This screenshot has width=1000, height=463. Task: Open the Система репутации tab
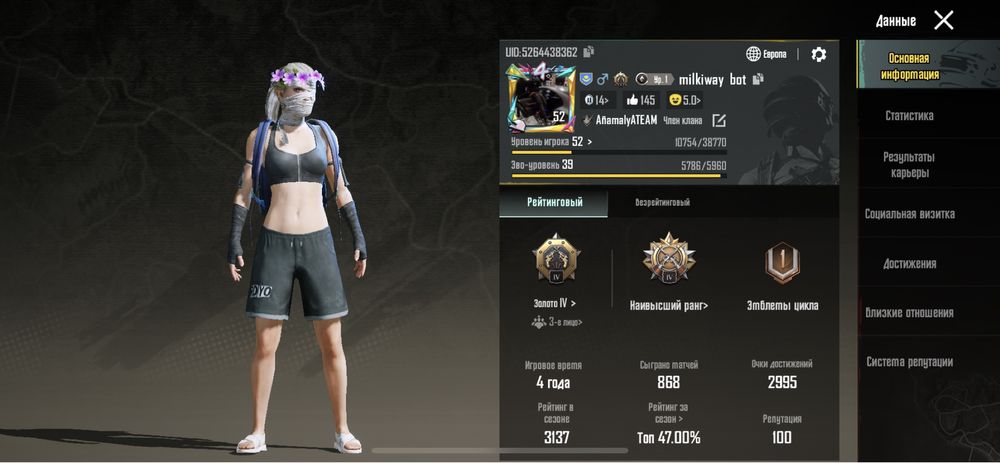pos(909,362)
